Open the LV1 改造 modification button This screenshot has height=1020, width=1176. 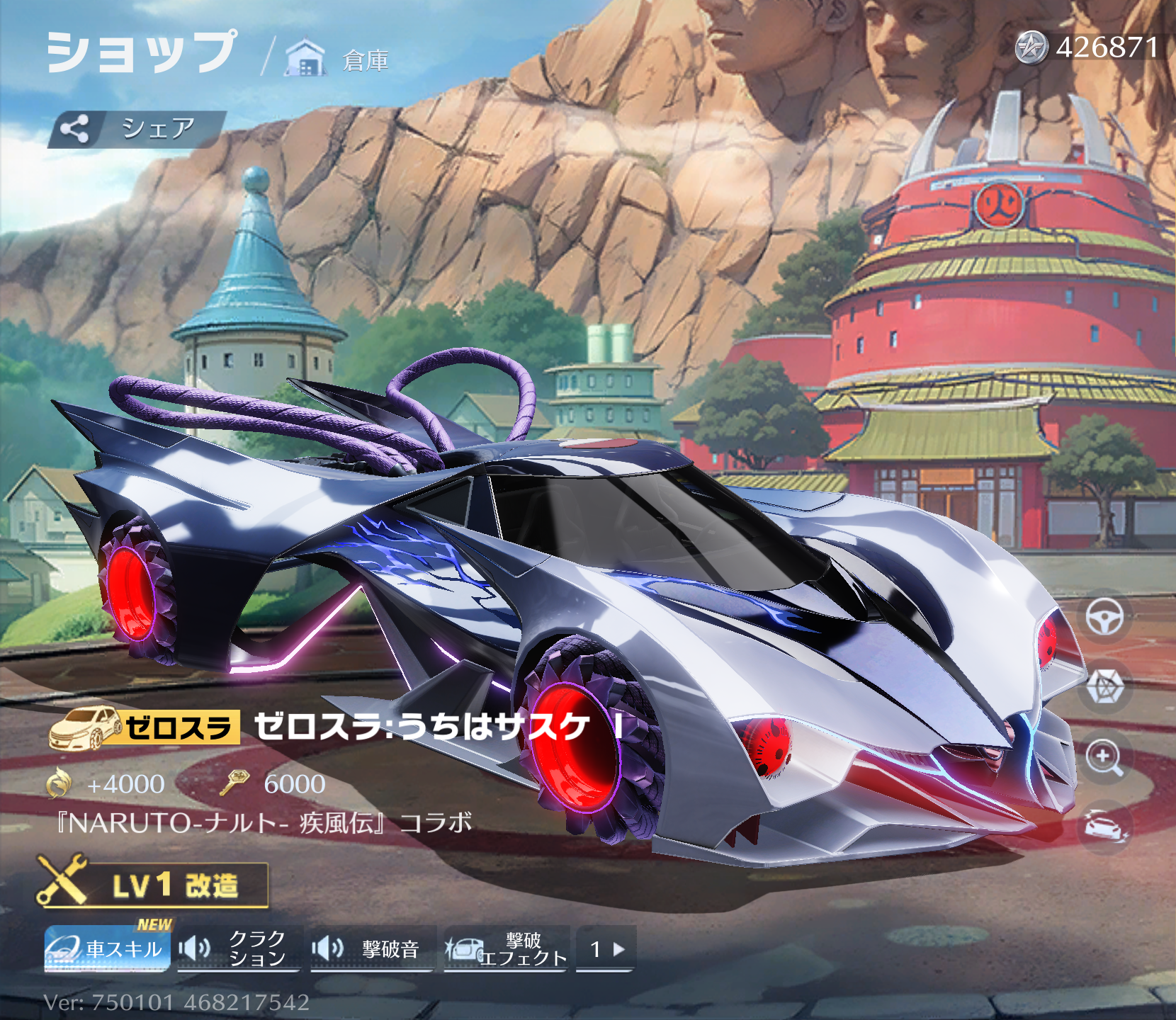coord(153,885)
